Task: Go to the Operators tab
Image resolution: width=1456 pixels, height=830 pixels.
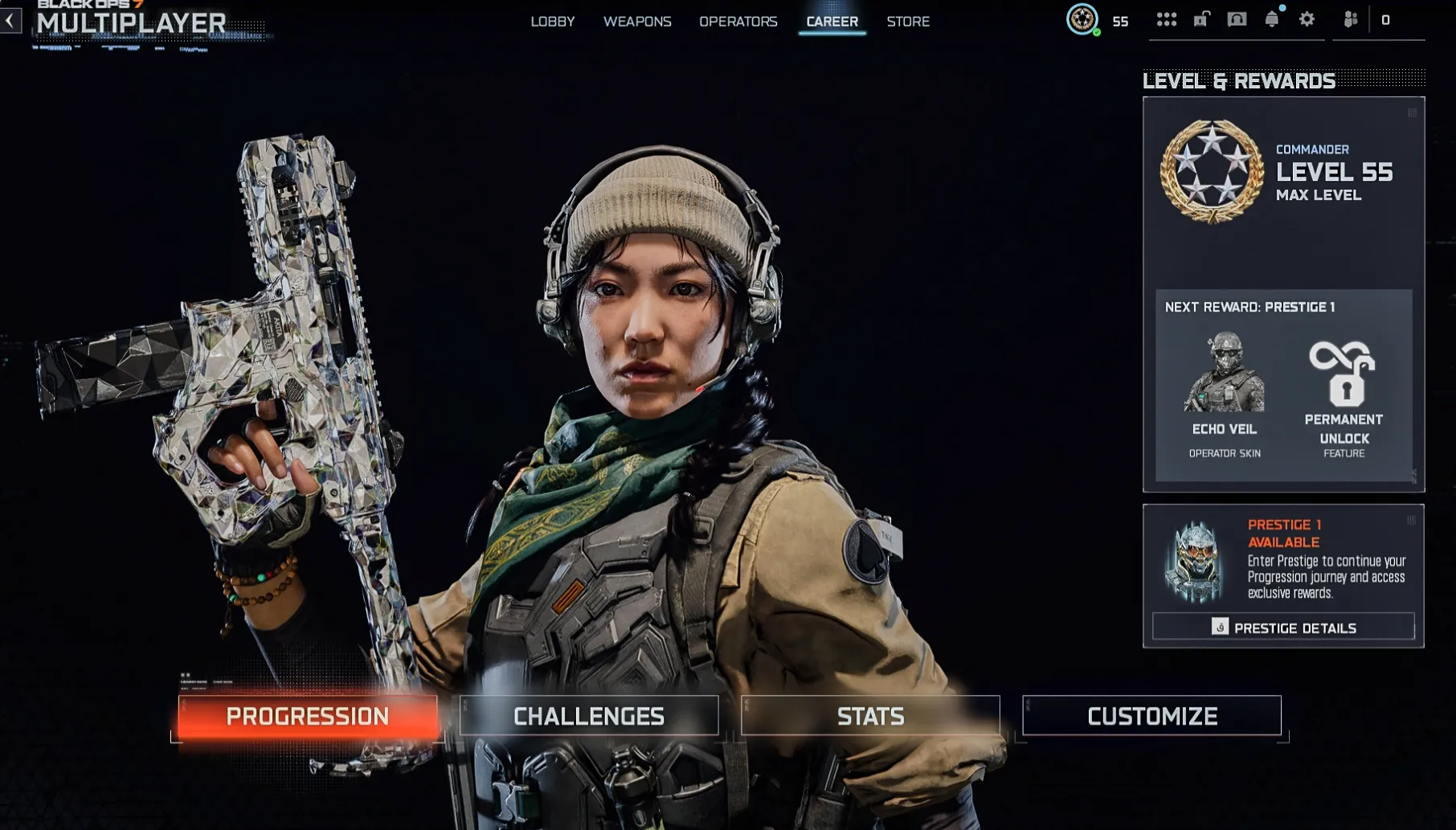Action: 739,22
